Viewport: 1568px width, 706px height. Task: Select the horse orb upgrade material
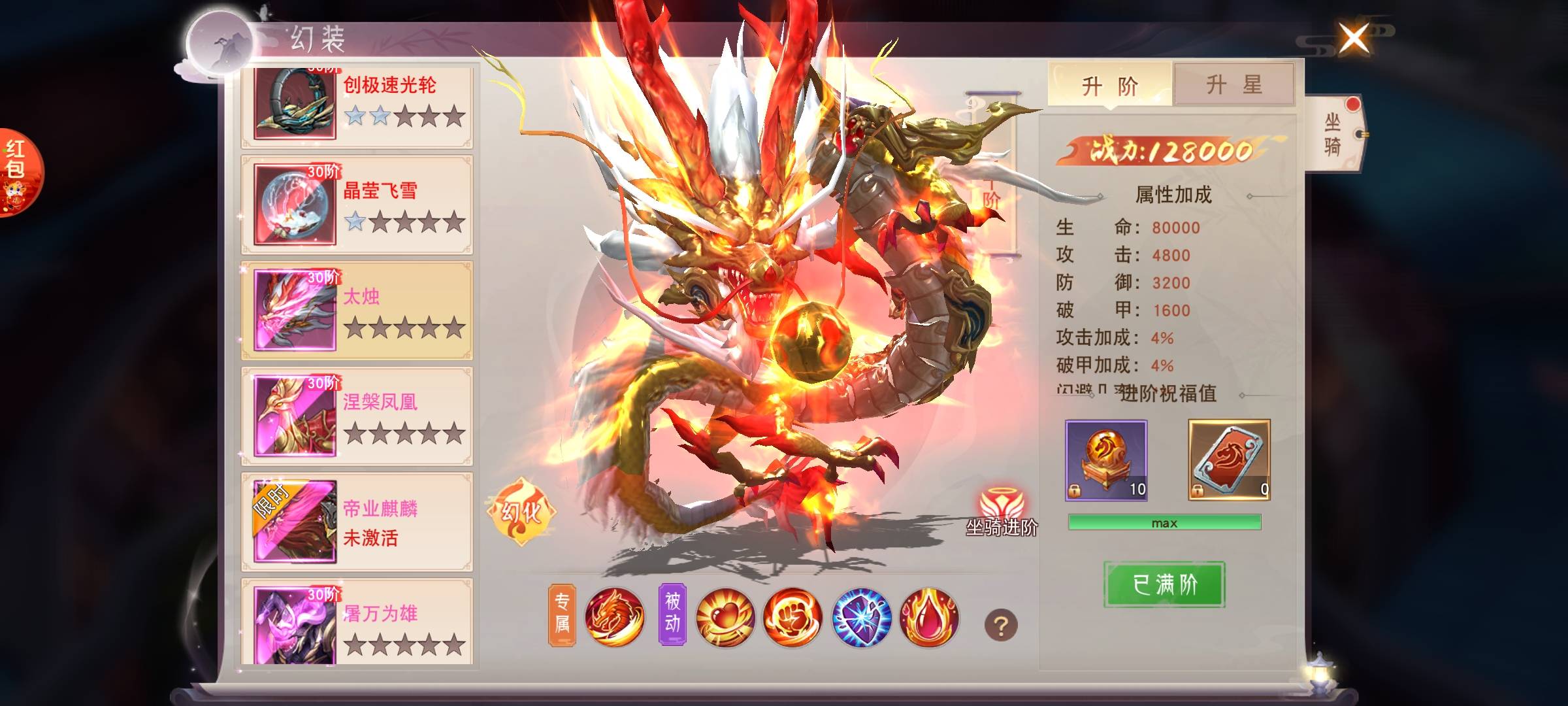(1106, 460)
